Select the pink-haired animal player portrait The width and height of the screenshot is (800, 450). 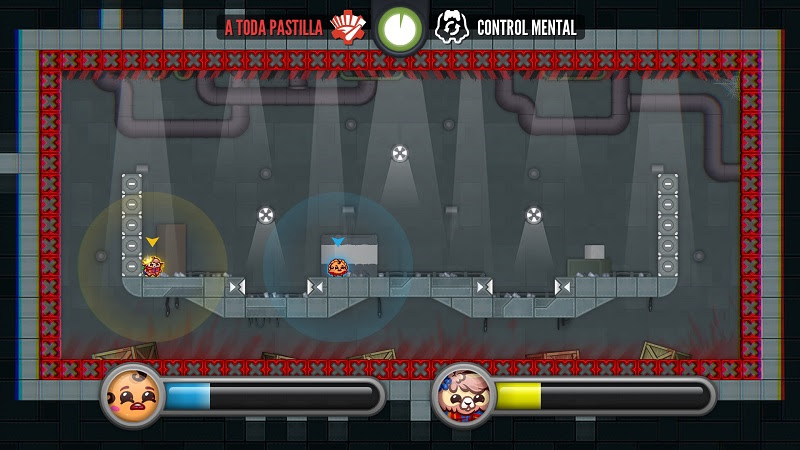click(461, 394)
